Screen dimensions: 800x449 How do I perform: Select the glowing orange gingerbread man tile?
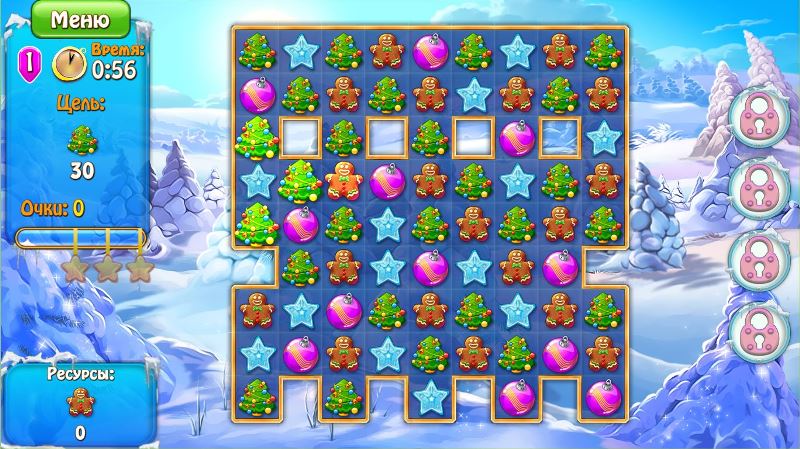click(x=343, y=181)
